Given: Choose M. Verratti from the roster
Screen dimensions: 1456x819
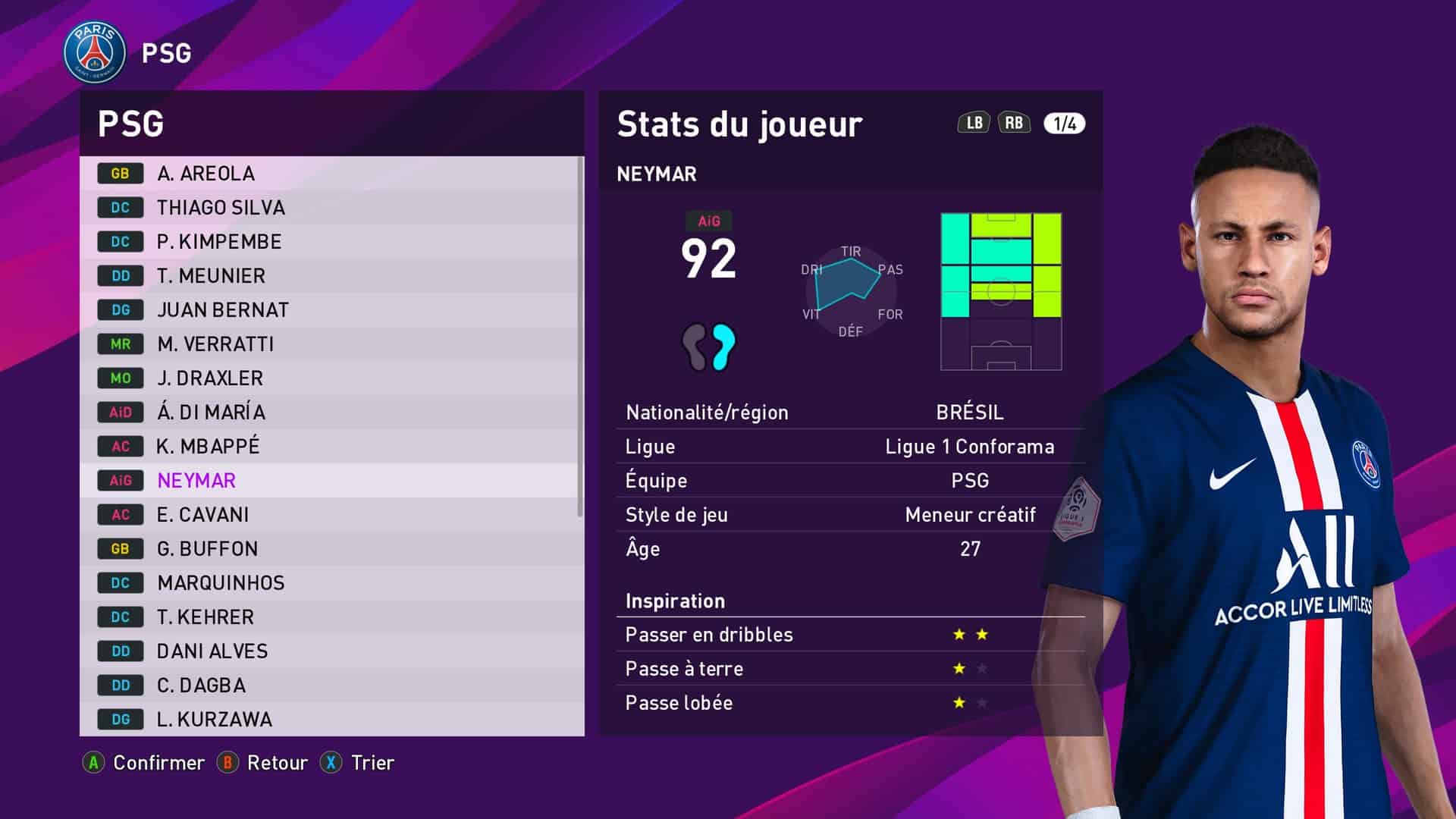Looking at the screenshot, I should [x=331, y=344].
